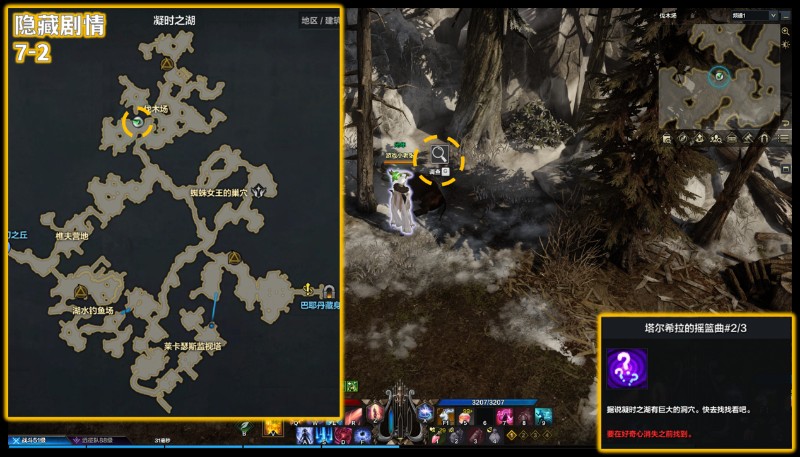Activate the glowing yellow skill icon on hotbar
This screenshot has width=800, height=457.
(x=271, y=427)
